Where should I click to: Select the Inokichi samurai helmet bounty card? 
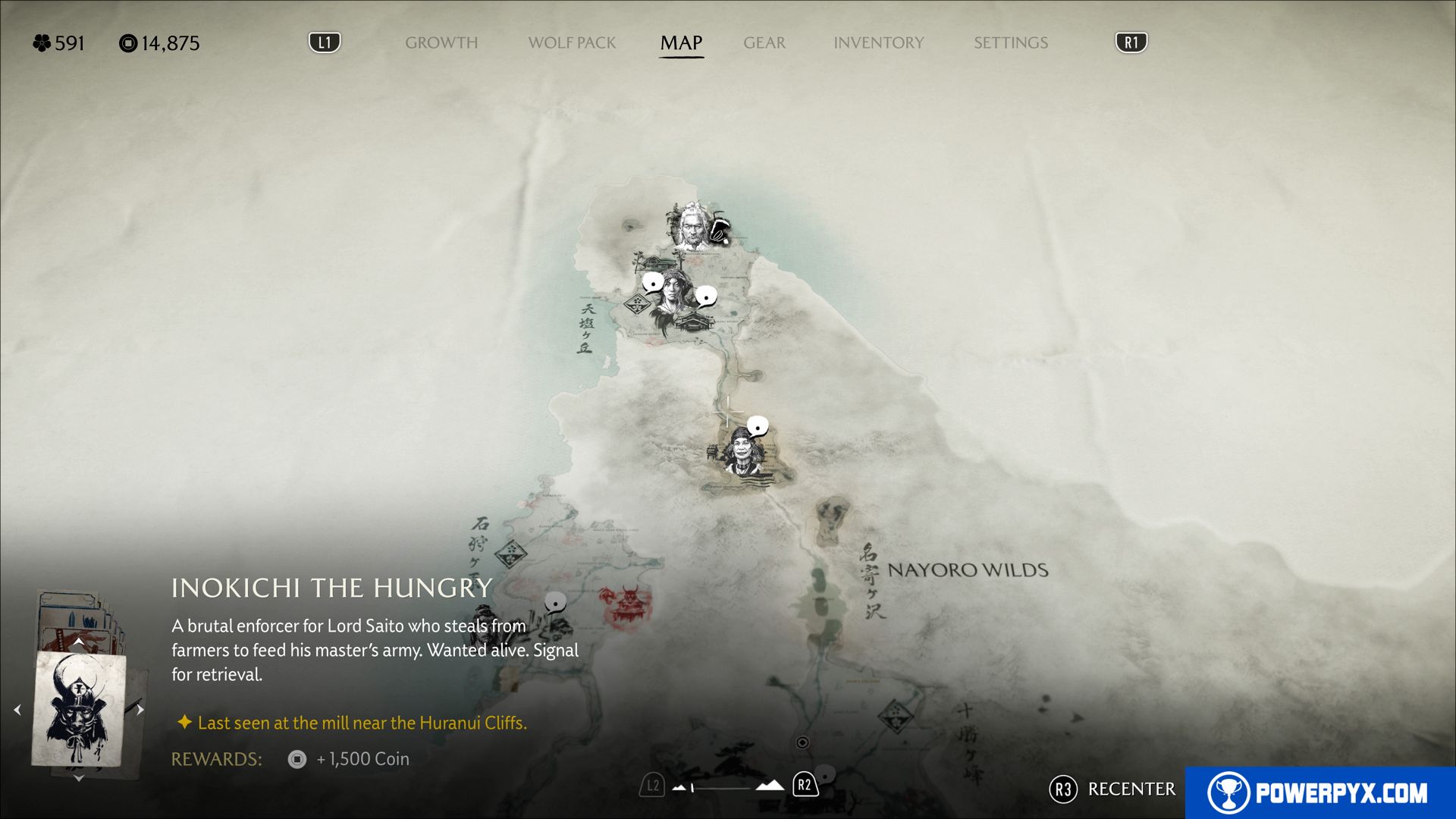pyautogui.click(x=78, y=709)
